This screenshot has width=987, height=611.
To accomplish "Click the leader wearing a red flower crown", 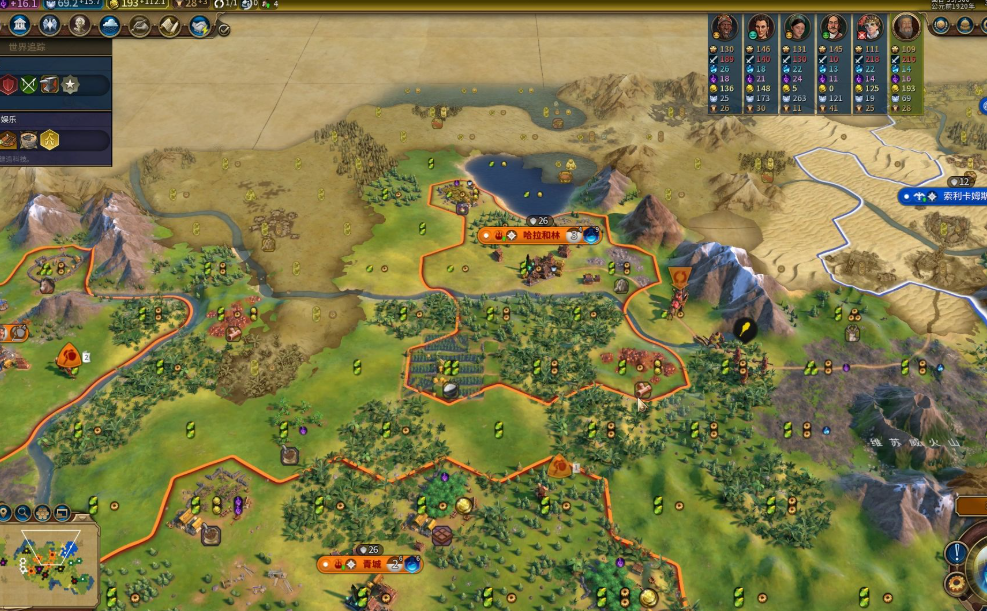I will (870, 27).
